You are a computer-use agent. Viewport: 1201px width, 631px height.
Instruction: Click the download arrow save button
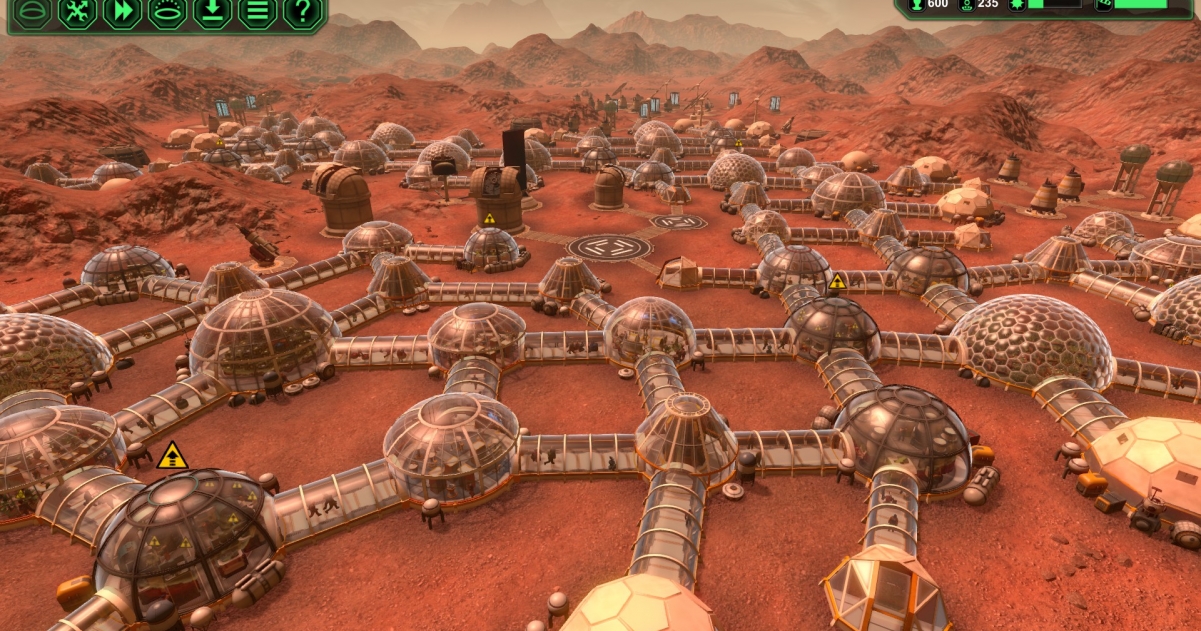(212, 13)
